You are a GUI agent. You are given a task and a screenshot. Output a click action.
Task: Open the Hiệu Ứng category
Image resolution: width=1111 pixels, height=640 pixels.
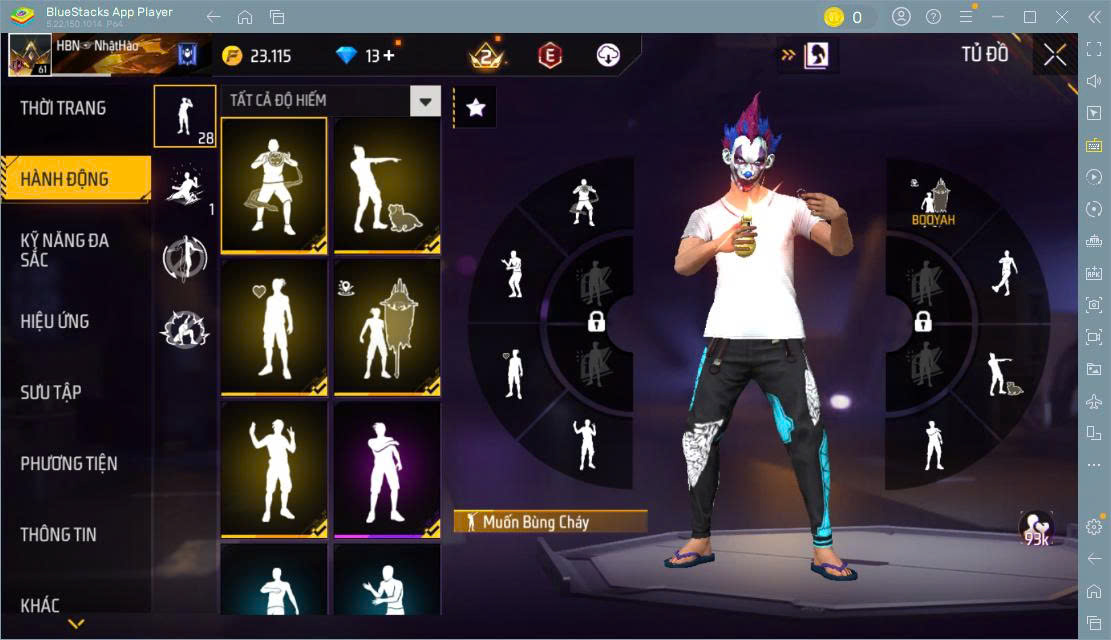(x=55, y=321)
